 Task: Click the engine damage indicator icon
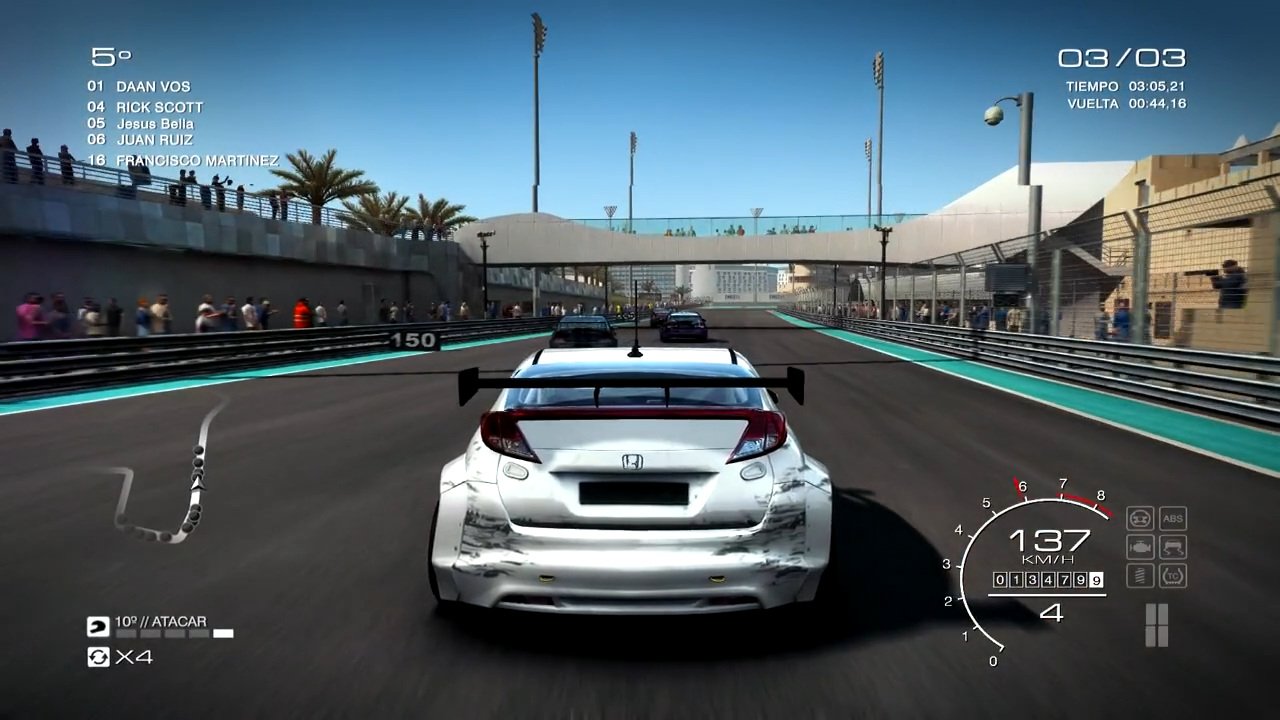1140,547
